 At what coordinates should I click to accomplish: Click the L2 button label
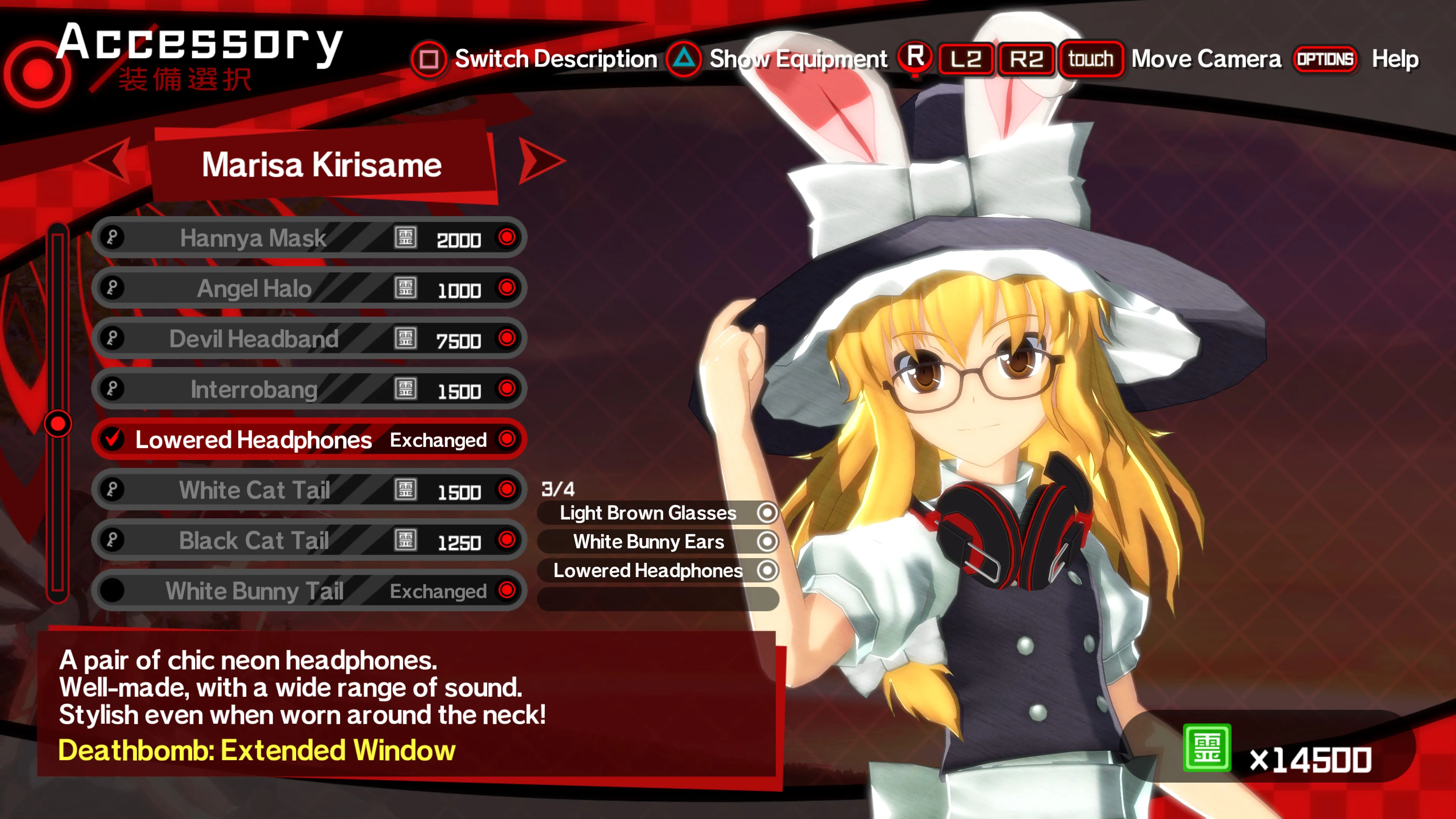pos(968,59)
